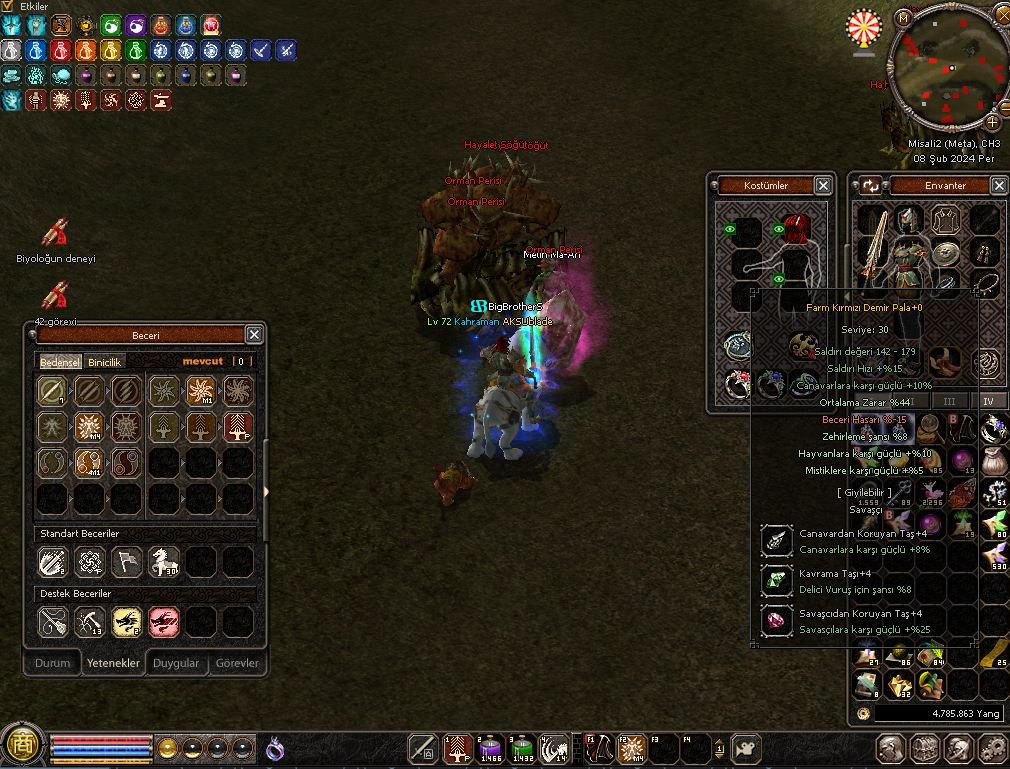Click the red dragon support skill
The height and width of the screenshot is (769, 1010).
(164, 622)
